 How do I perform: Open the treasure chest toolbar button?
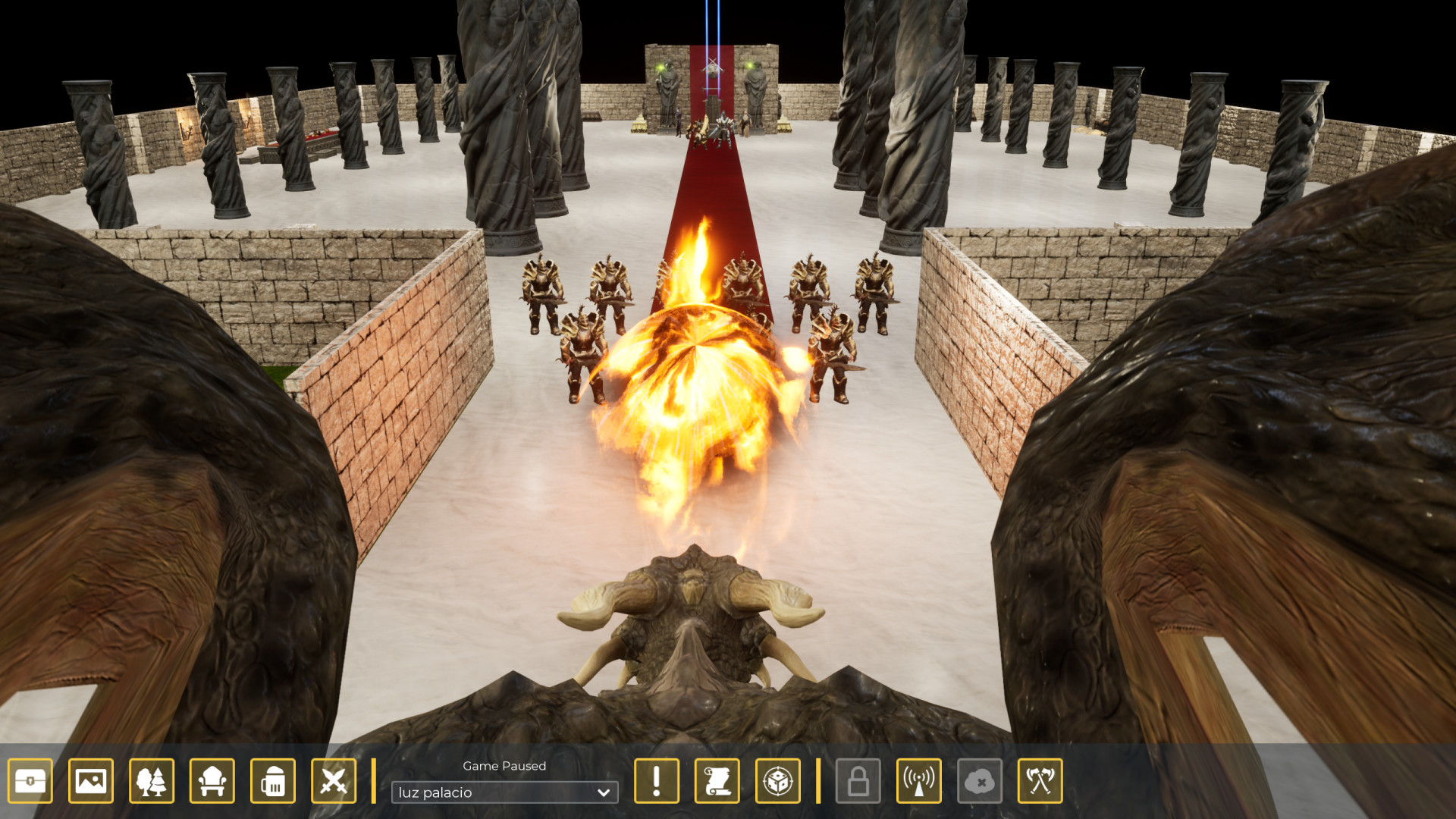[30, 780]
